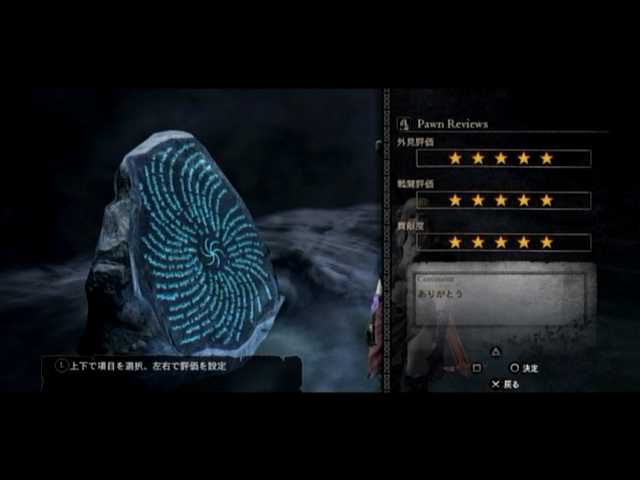This screenshot has width=640, height=480.
Task: Select the 外見評価 appearance star rating bar
Action: 503,158
